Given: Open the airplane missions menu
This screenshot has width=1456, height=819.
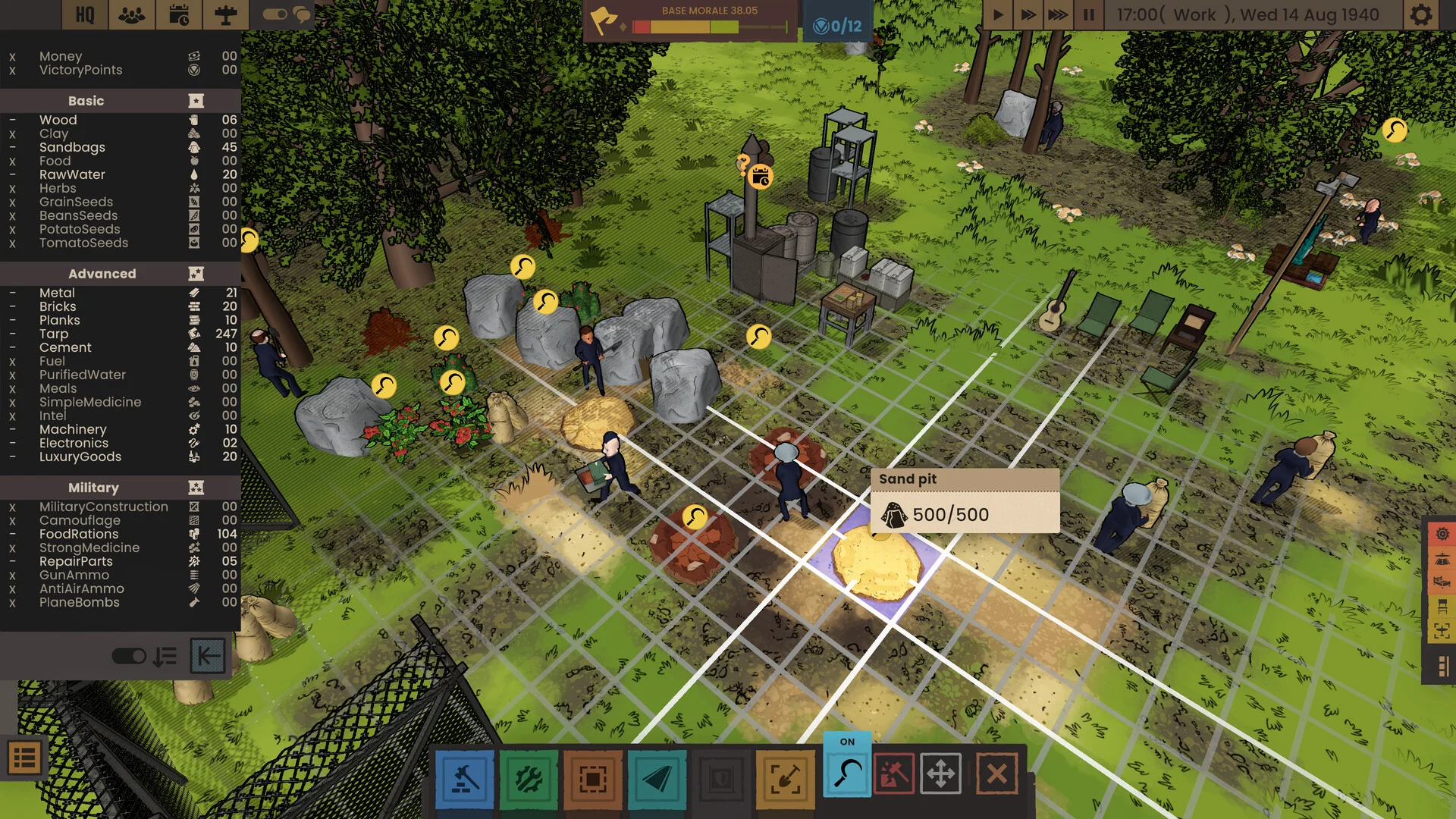Looking at the screenshot, I should click(x=225, y=15).
